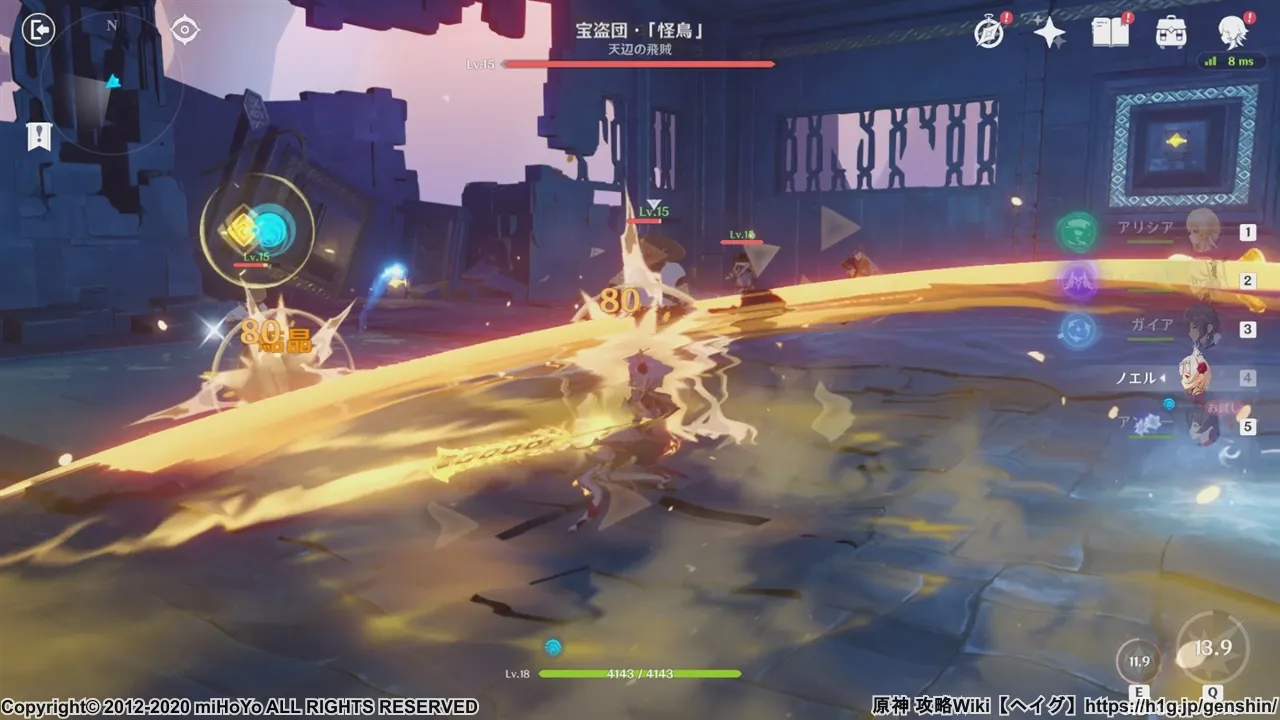
Task: Open the compass icon in the top bar
Action: point(989,33)
